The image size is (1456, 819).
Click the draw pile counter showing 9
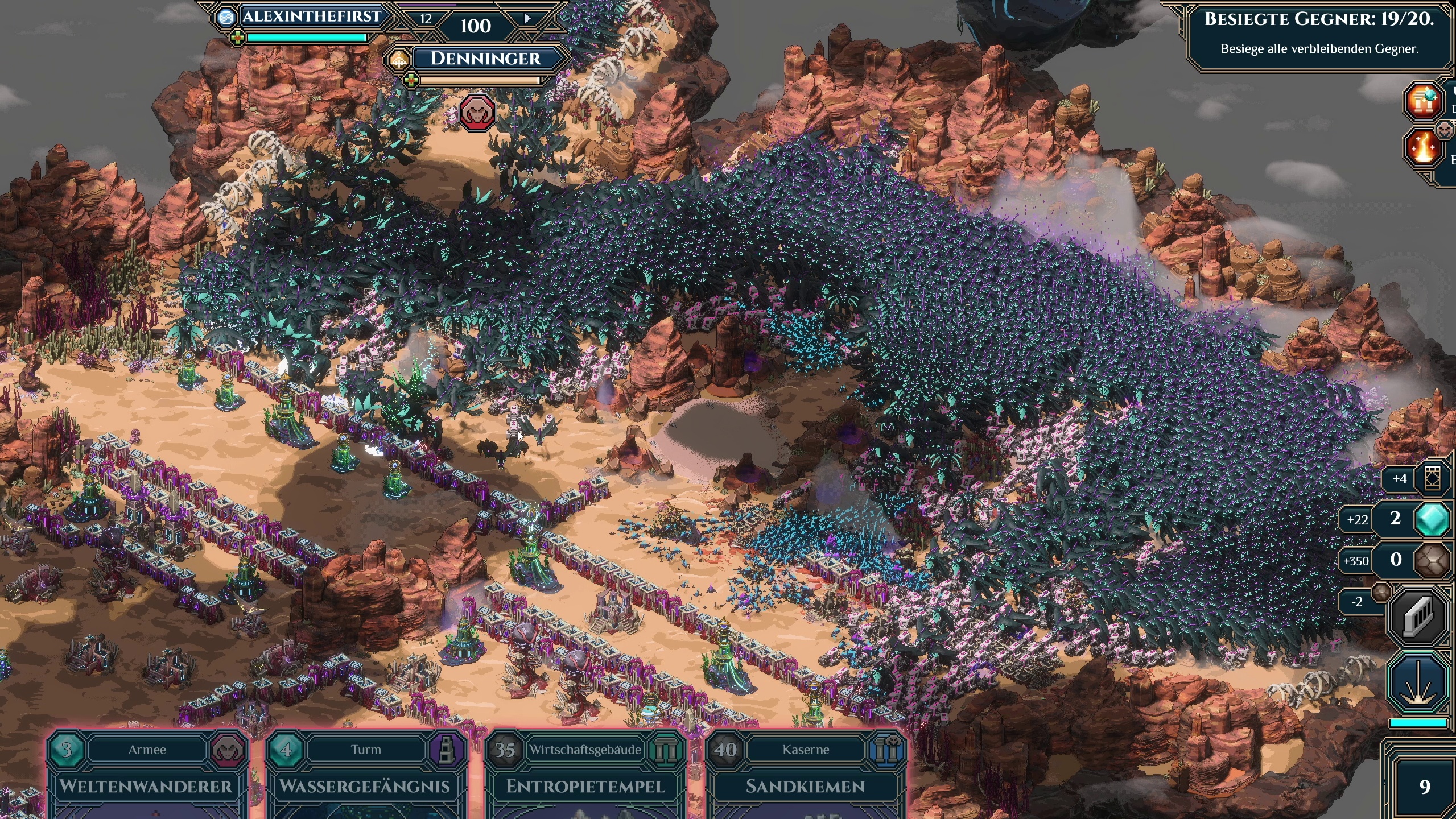click(x=1424, y=787)
